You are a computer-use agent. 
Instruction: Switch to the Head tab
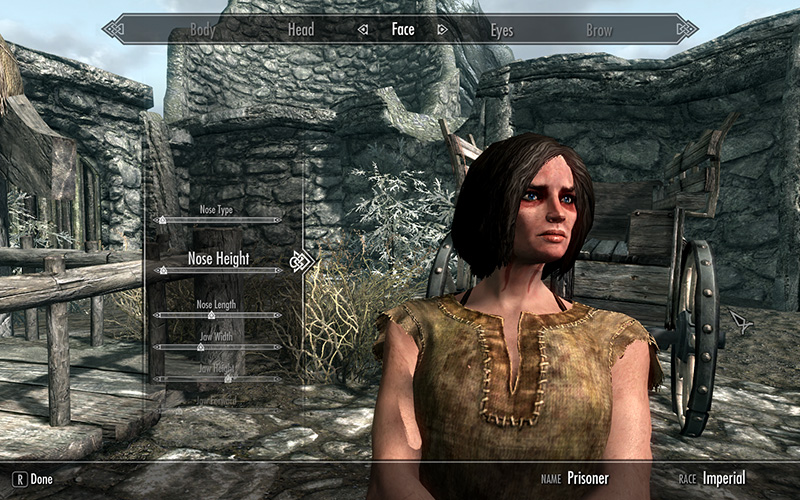tap(301, 30)
